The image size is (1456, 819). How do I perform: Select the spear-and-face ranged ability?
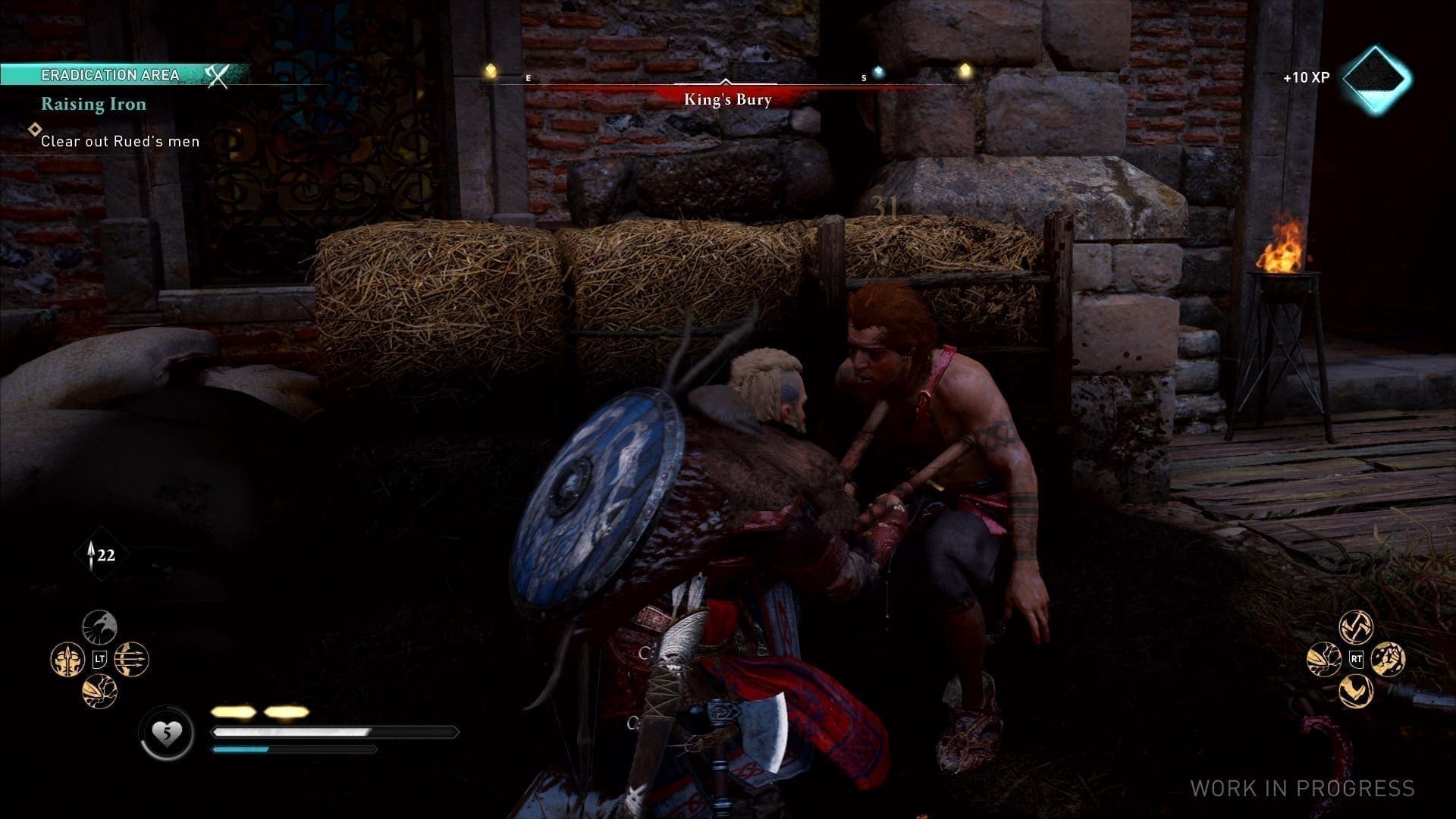click(67, 659)
